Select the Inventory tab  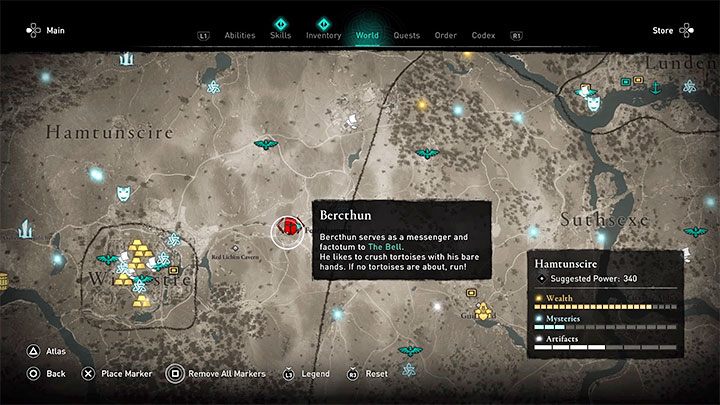323,35
